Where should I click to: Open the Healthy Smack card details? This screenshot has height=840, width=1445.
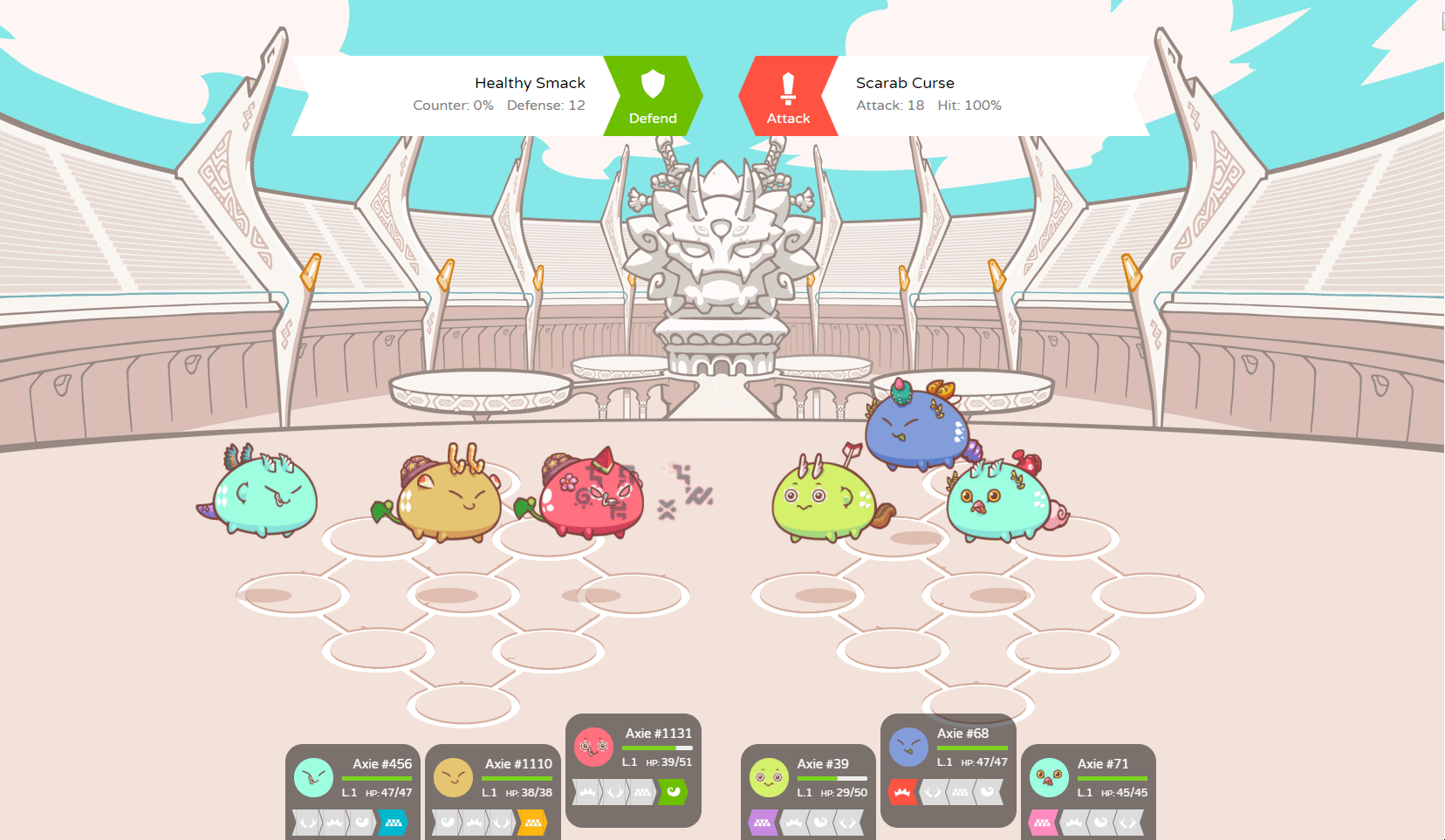530,83
